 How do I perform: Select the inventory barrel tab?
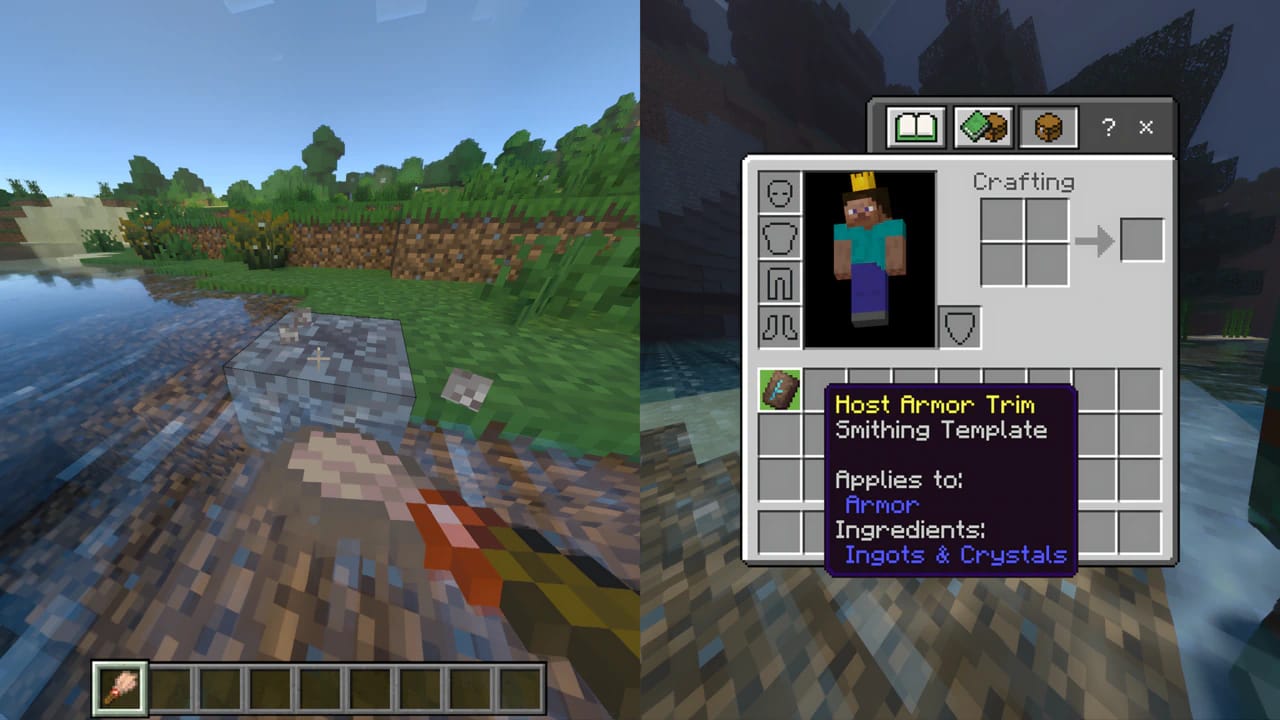pos(1046,126)
